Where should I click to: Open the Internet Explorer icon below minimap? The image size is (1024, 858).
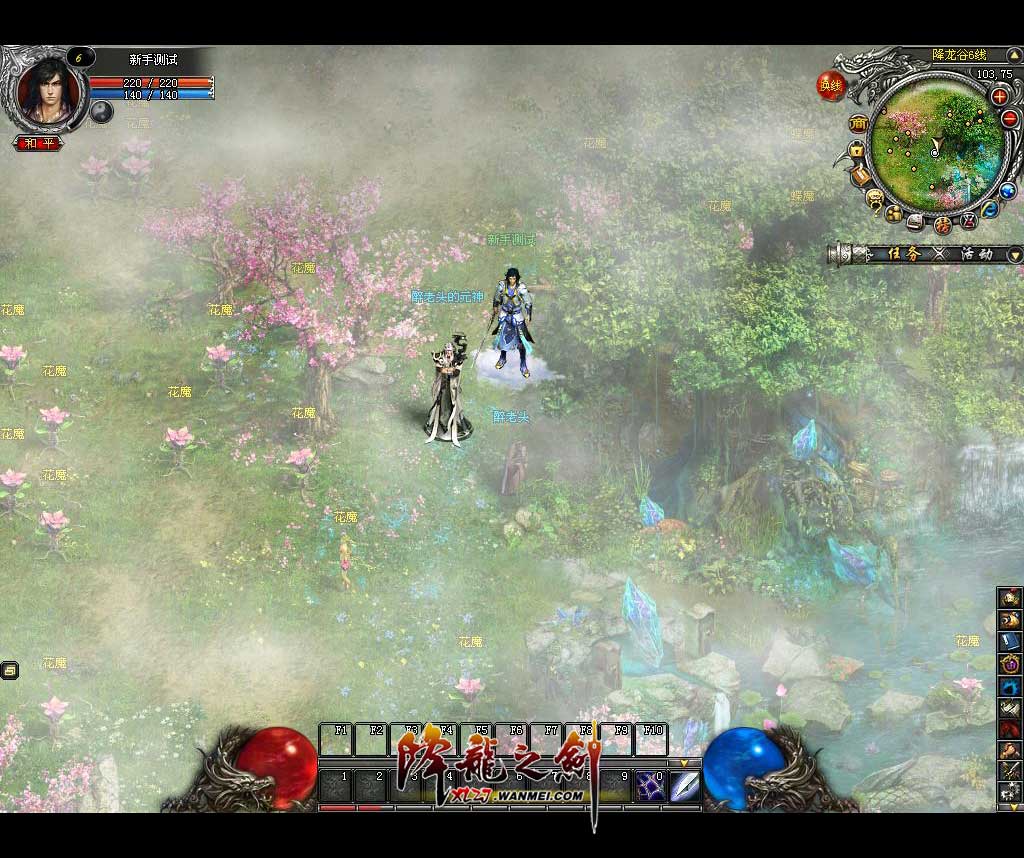[x=989, y=209]
